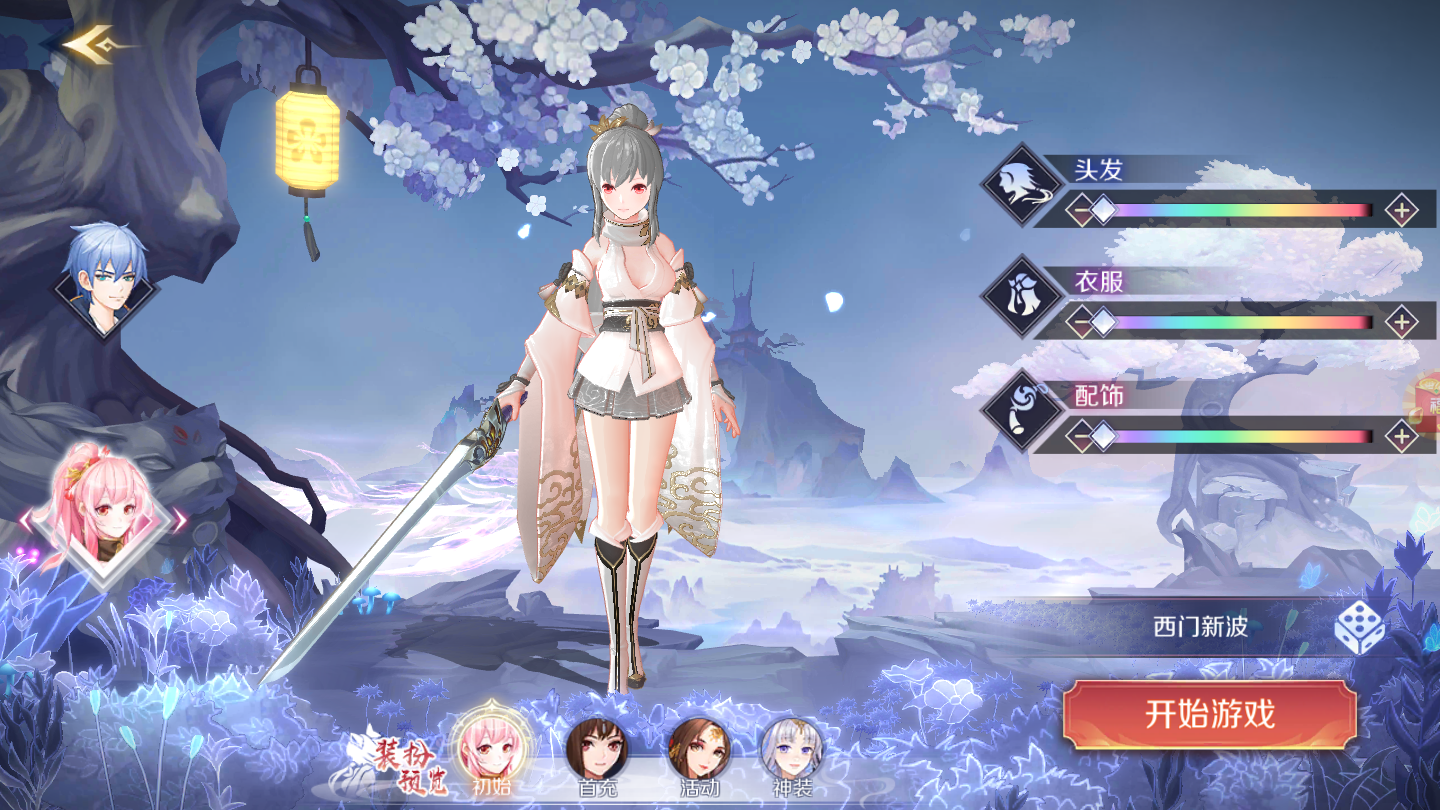Increase the 衣服 clothing color value
Viewport: 1440px width, 810px height.
click(1402, 323)
